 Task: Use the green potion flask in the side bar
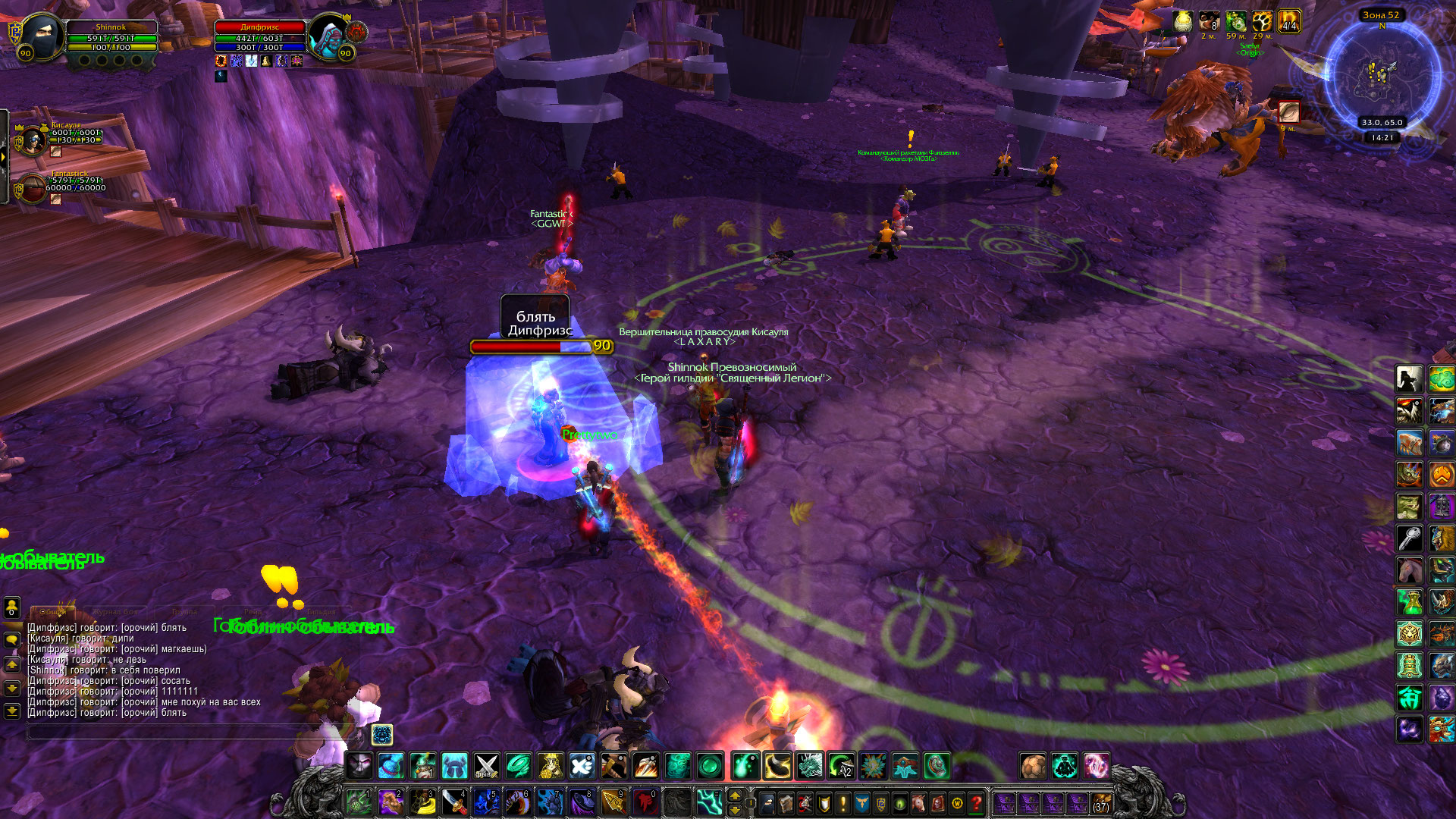pyautogui.click(x=1409, y=602)
